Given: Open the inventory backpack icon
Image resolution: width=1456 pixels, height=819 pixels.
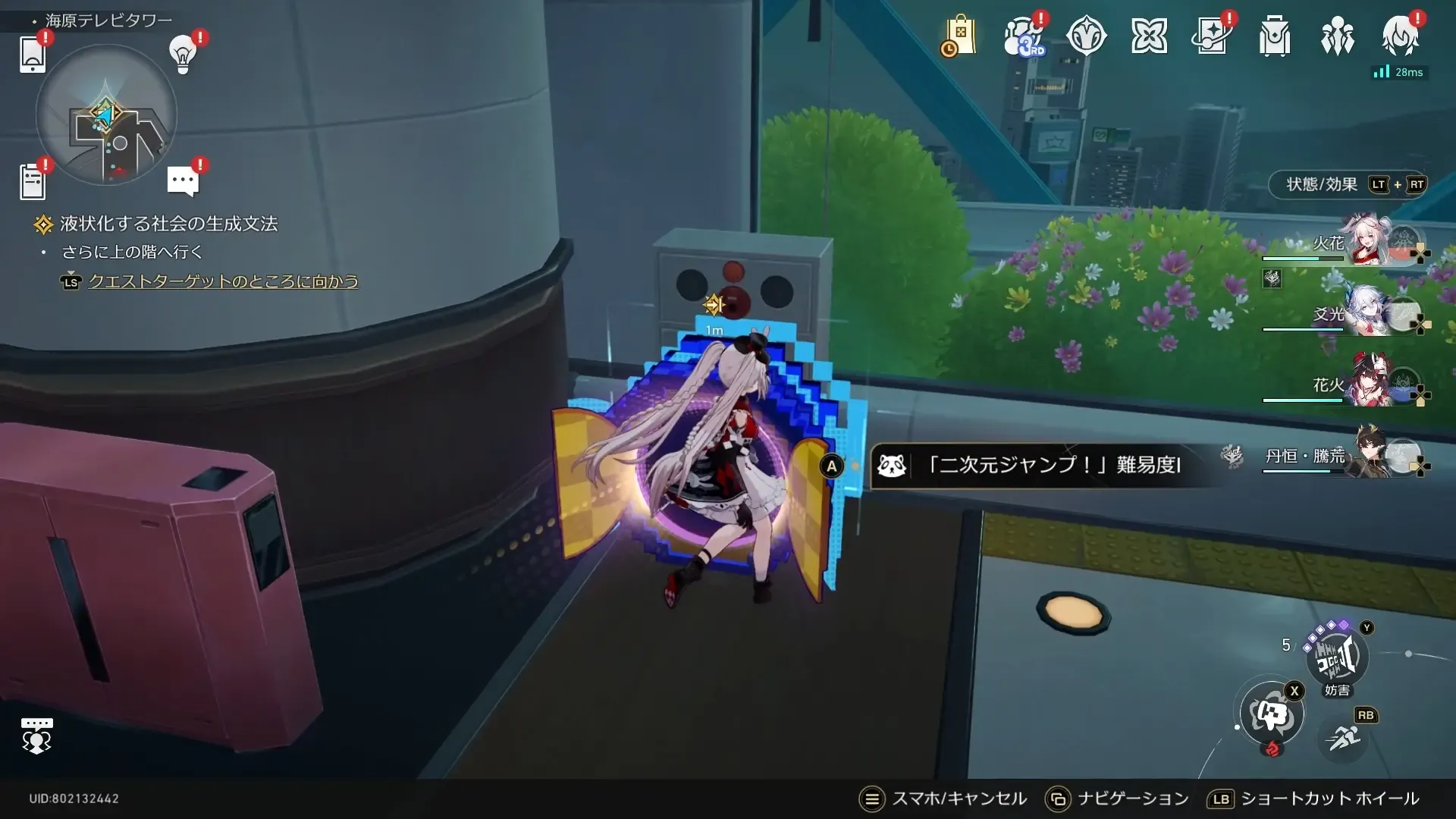Looking at the screenshot, I should tap(1274, 36).
